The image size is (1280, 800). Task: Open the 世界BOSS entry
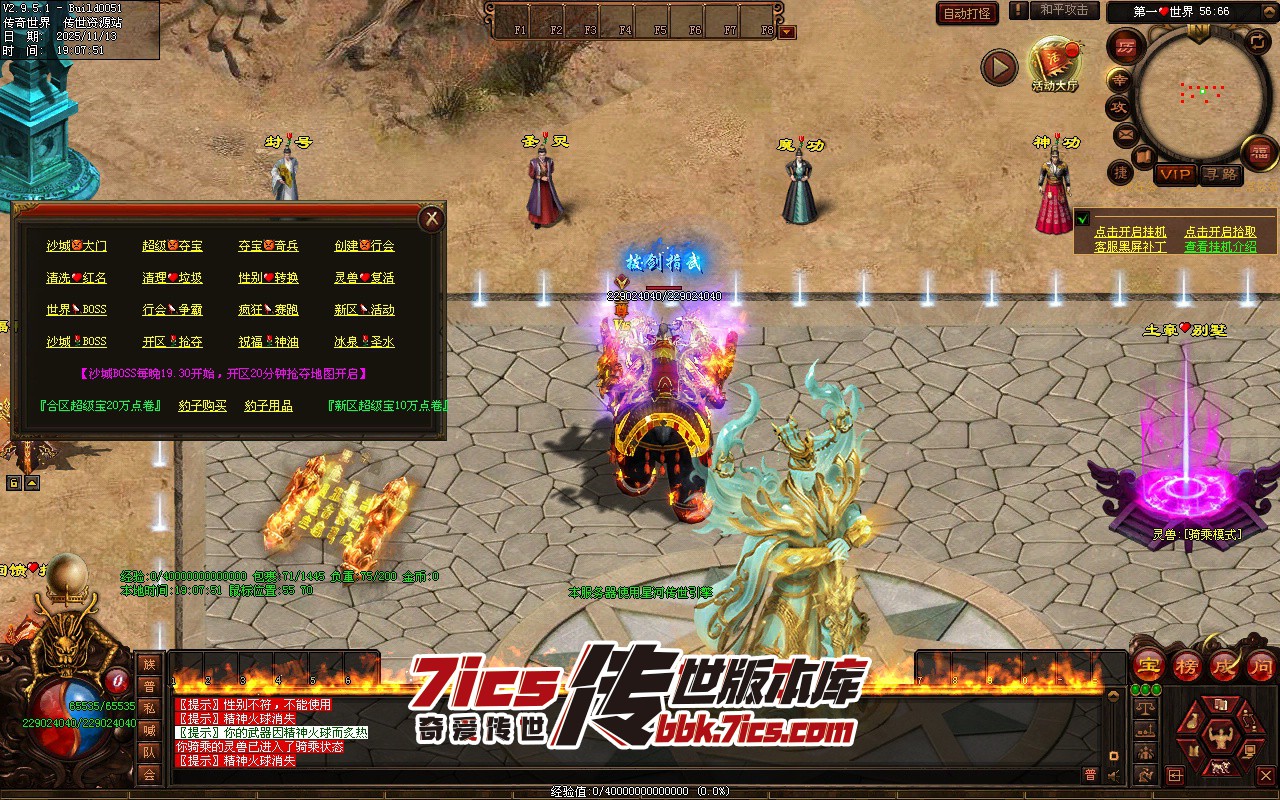click(76, 310)
